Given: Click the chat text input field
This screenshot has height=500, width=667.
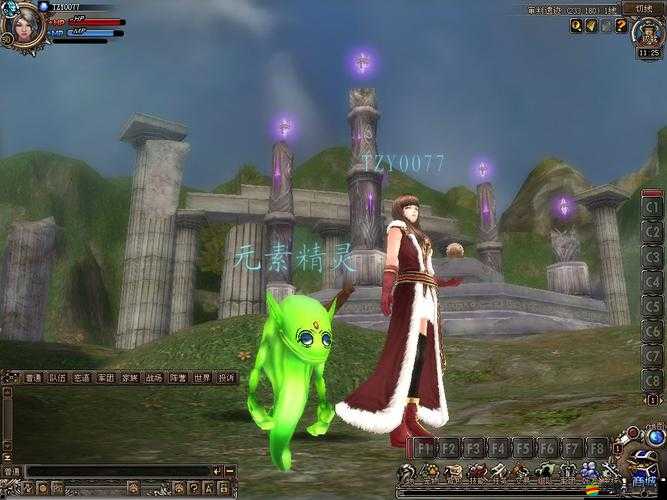Looking at the screenshot, I should pyautogui.click(x=120, y=470).
